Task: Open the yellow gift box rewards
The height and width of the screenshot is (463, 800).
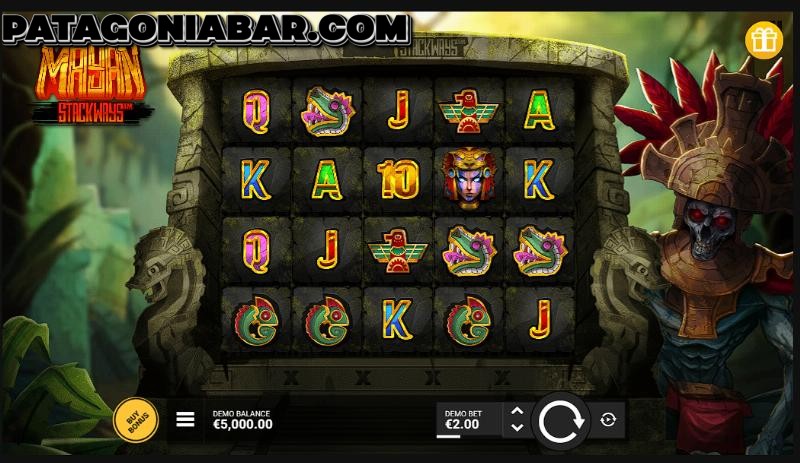Action: [764, 40]
